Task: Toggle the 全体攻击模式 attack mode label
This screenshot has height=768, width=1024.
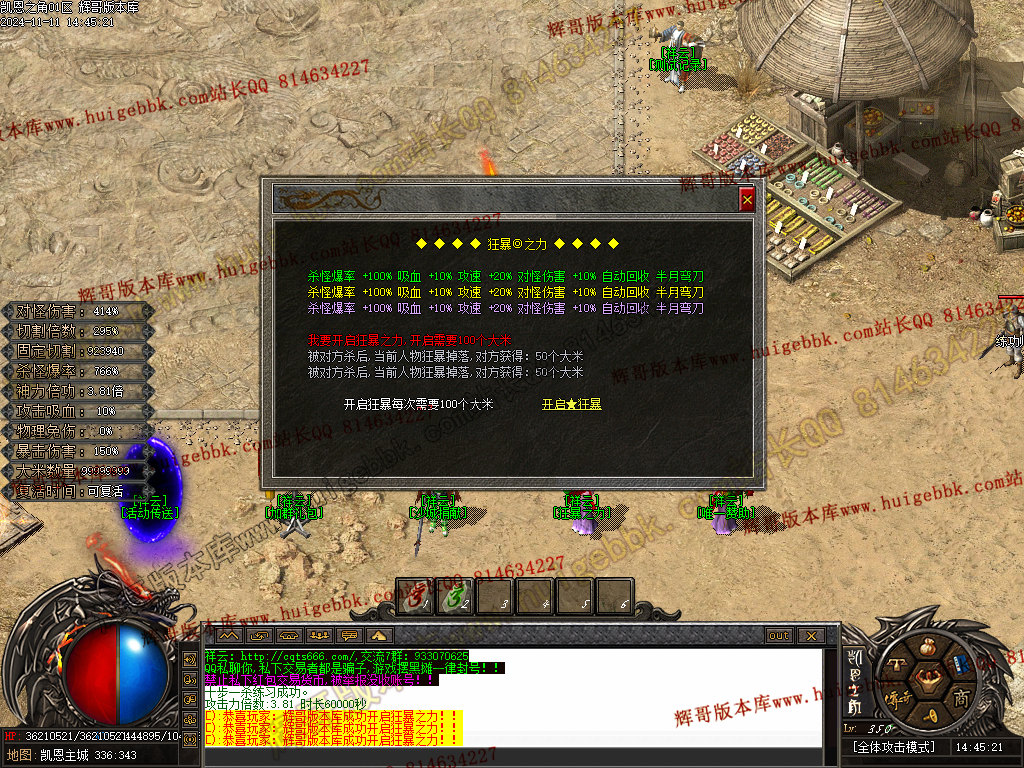Action: (x=894, y=747)
